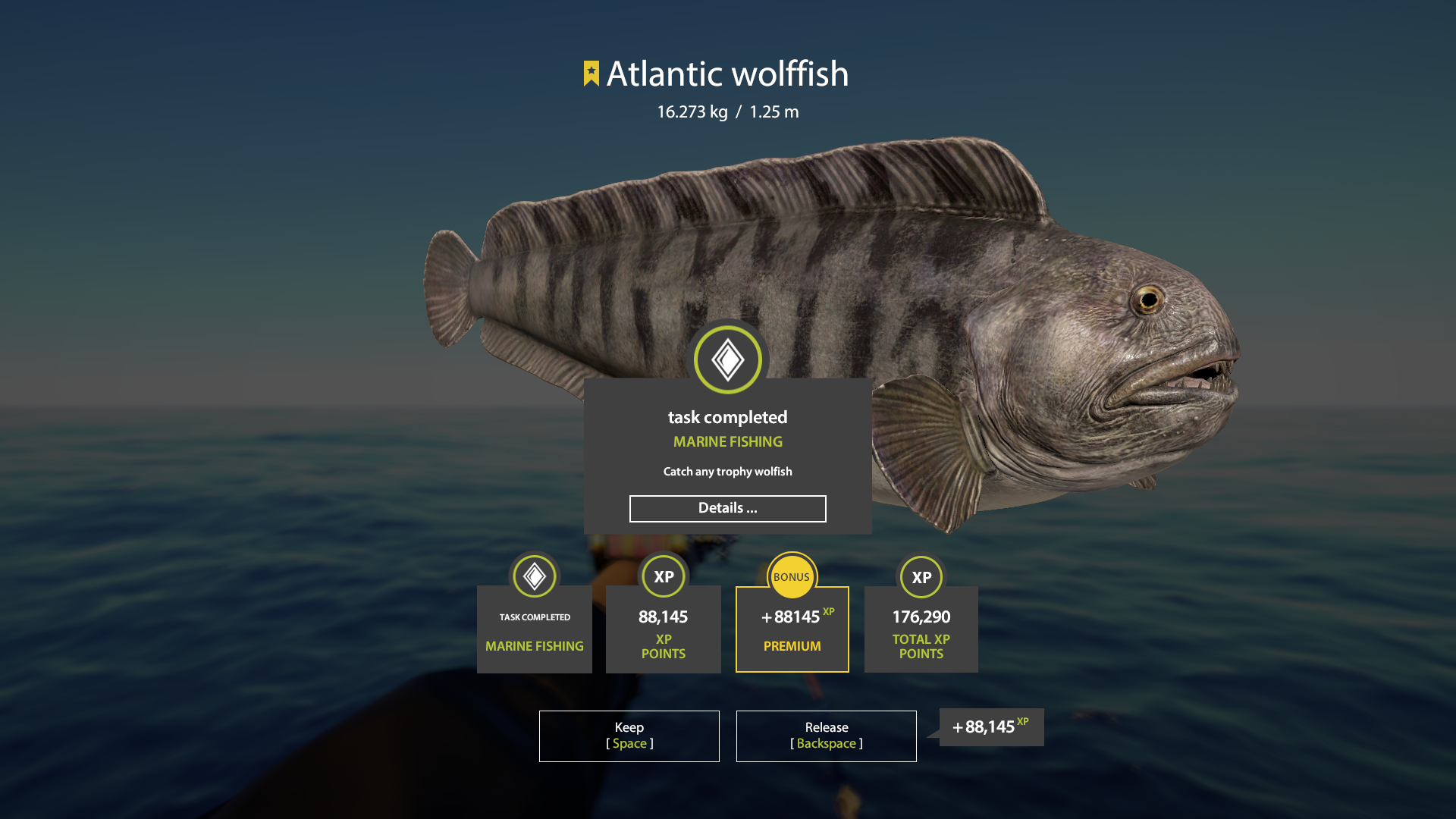Viewport: 1456px width, 819px height.
Task: Click the Task Completed Marine Fishing tile
Action: 534,629
